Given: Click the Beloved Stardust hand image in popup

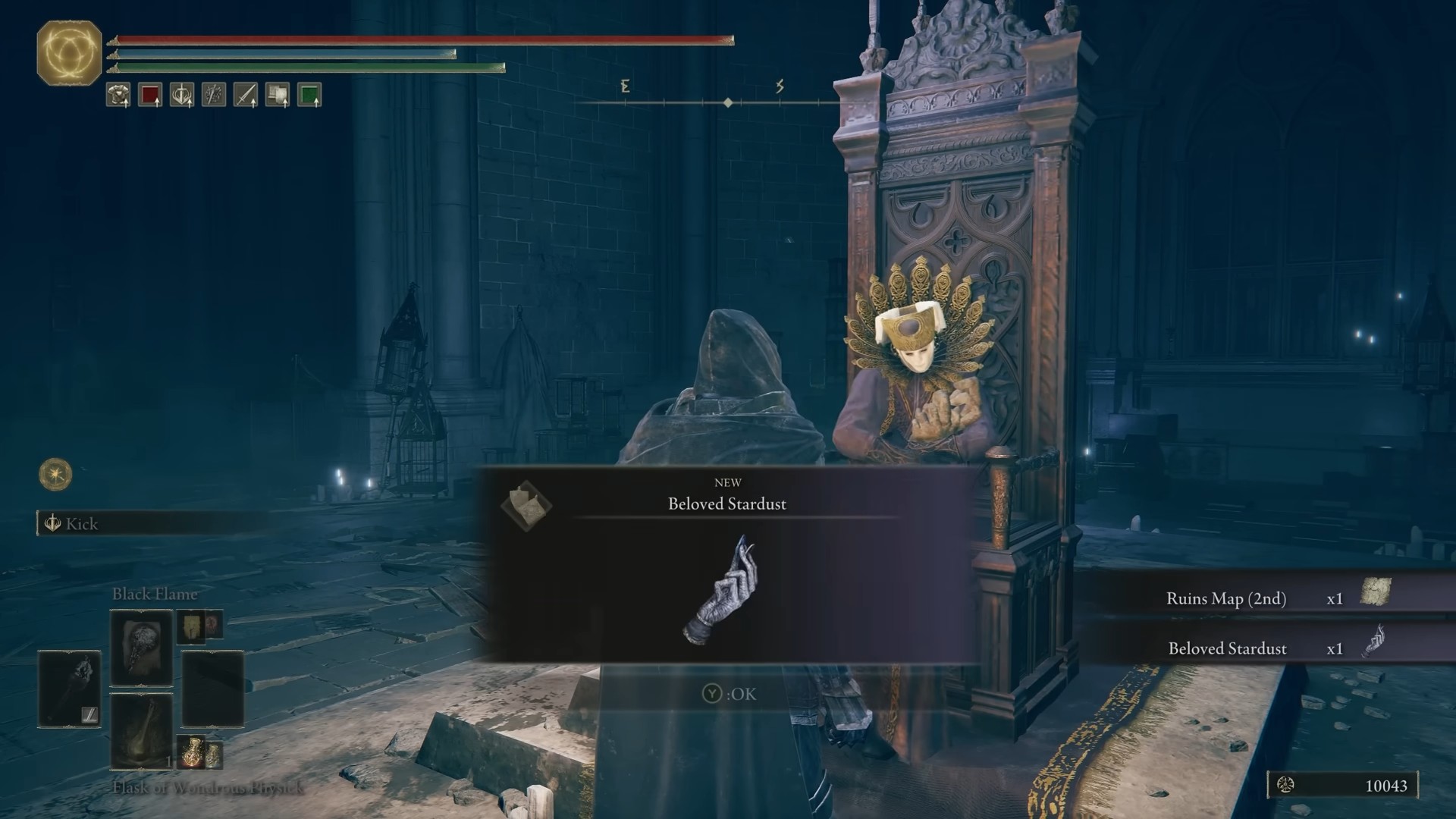Looking at the screenshot, I should click(x=722, y=591).
